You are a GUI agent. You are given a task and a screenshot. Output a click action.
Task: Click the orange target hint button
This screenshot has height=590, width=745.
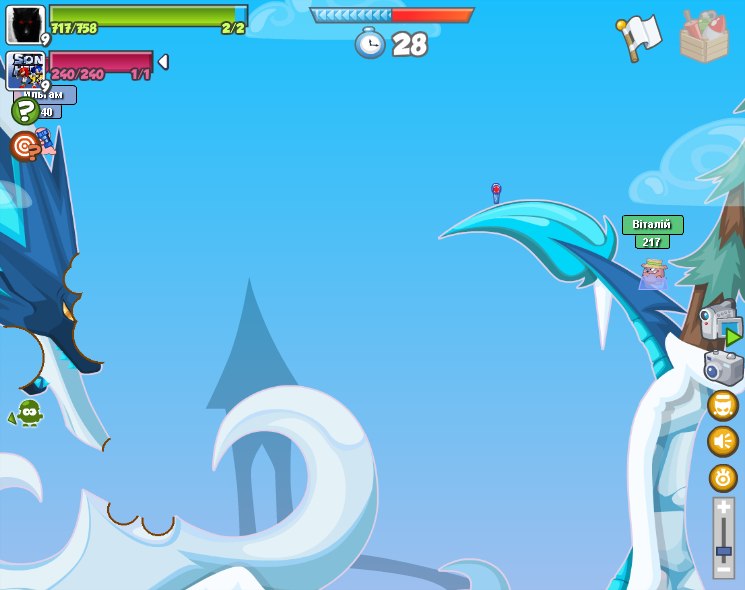pyautogui.click(x=24, y=146)
